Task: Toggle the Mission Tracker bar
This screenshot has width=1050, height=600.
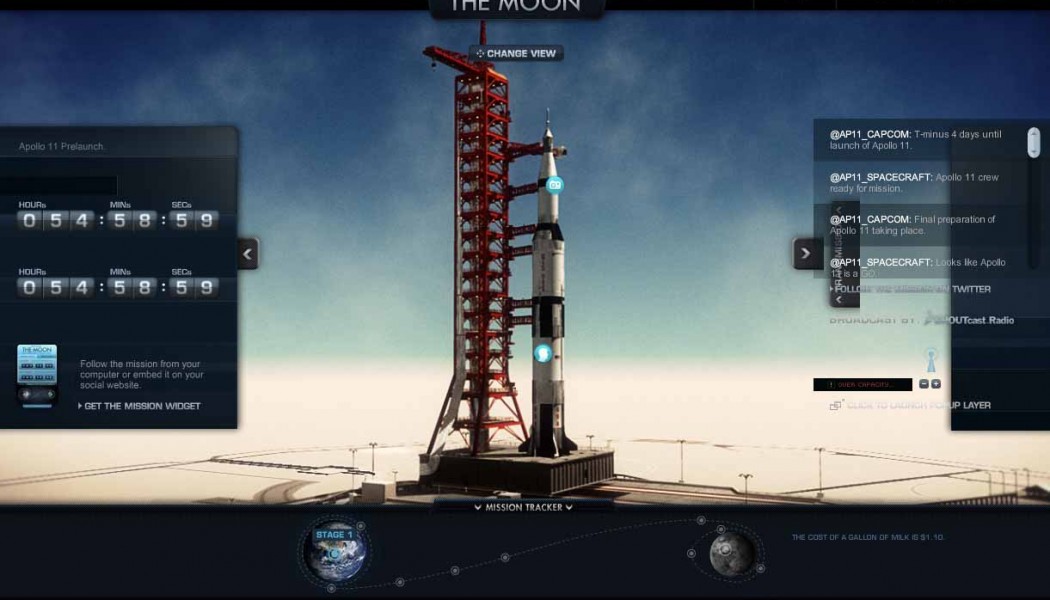Action: coord(523,507)
